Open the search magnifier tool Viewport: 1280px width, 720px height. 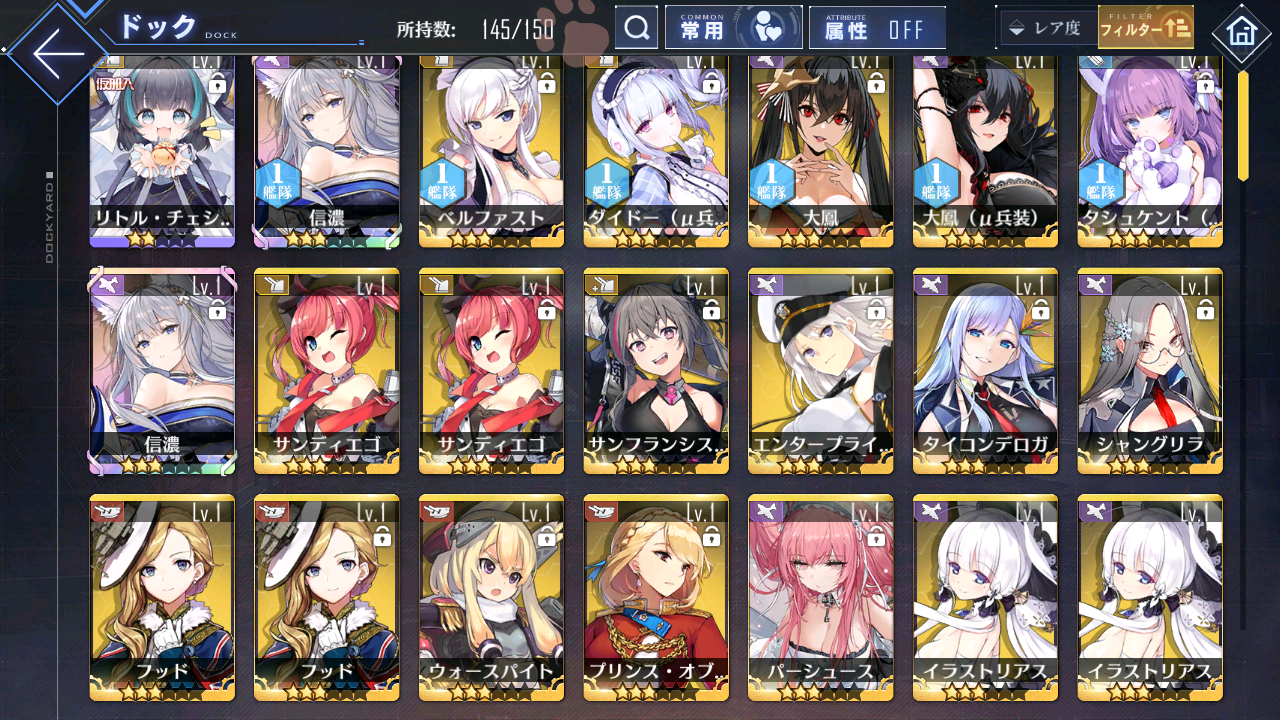pyautogui.click(x=637, y=27)
